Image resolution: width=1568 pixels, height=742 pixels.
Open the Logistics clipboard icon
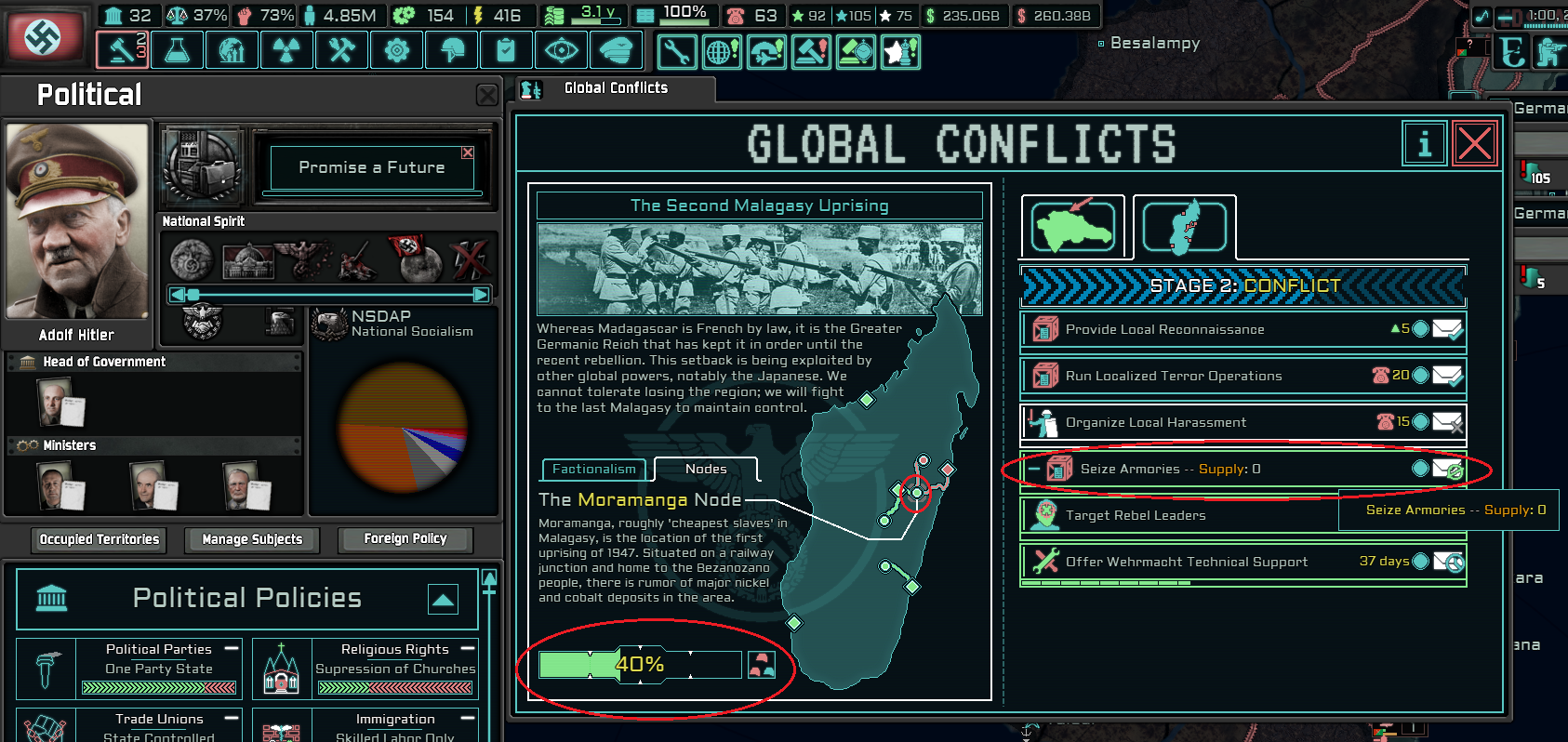(x=506, y=49)
